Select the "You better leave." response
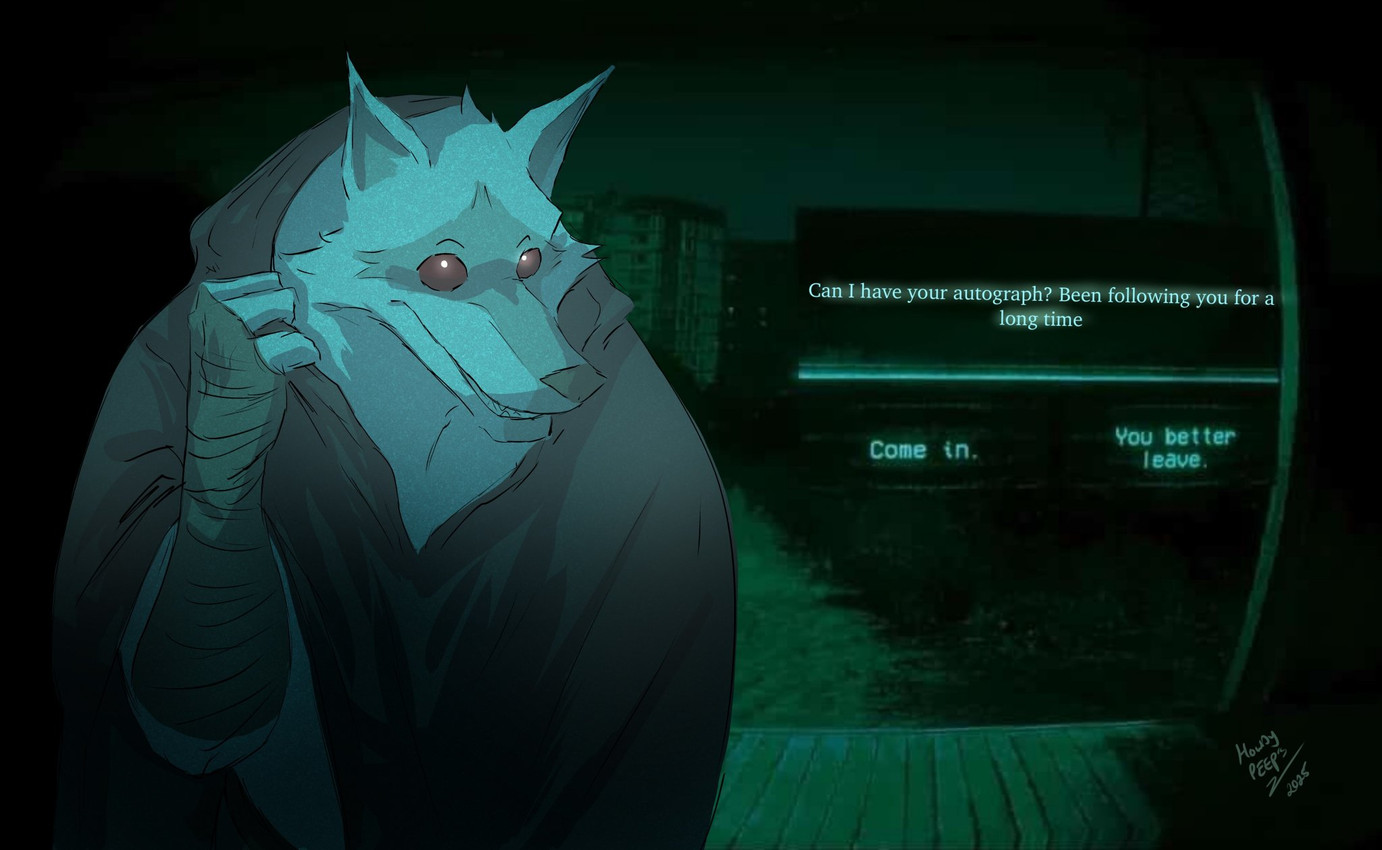The image size is (1382, 850). pos(1174,448)
